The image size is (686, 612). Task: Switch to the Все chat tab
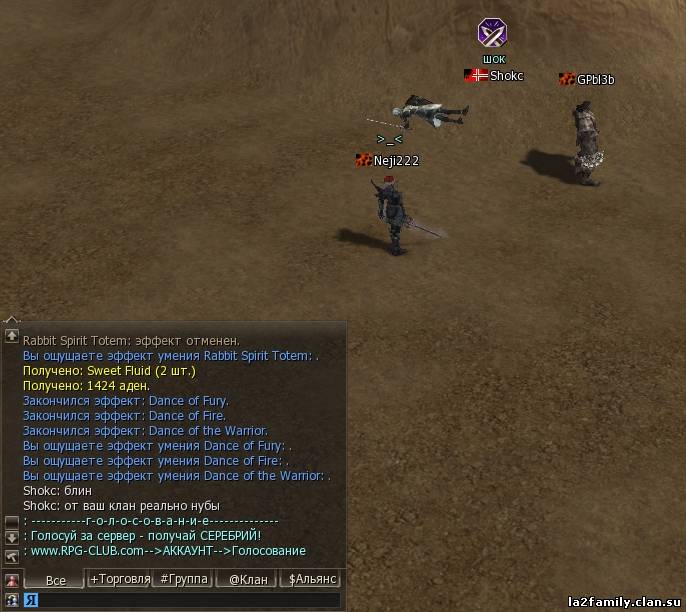pos(55,580)
